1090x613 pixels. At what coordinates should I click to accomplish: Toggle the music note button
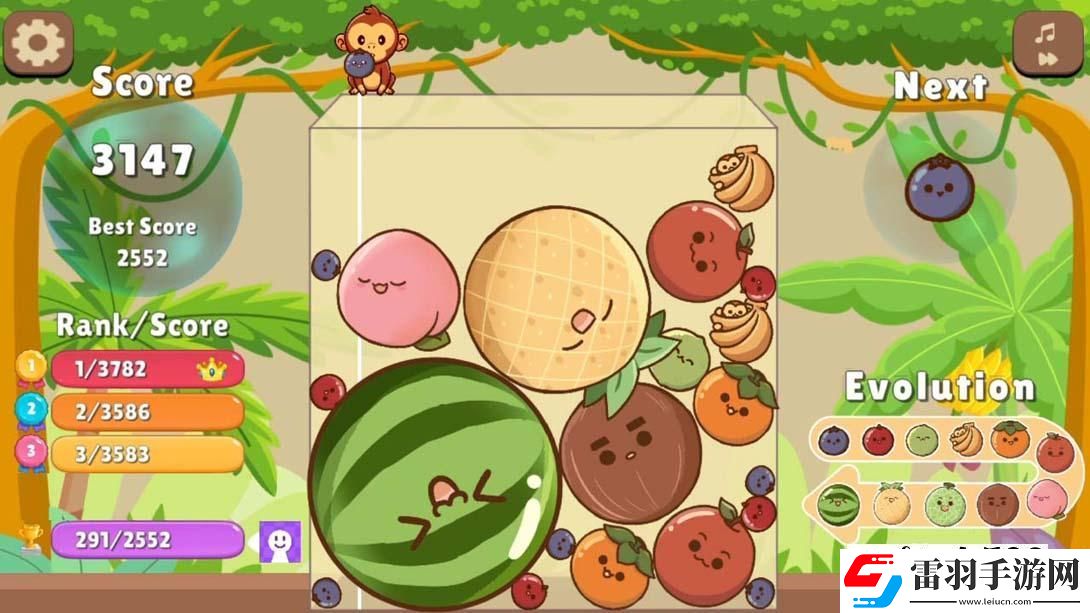tap(1048, 46)
